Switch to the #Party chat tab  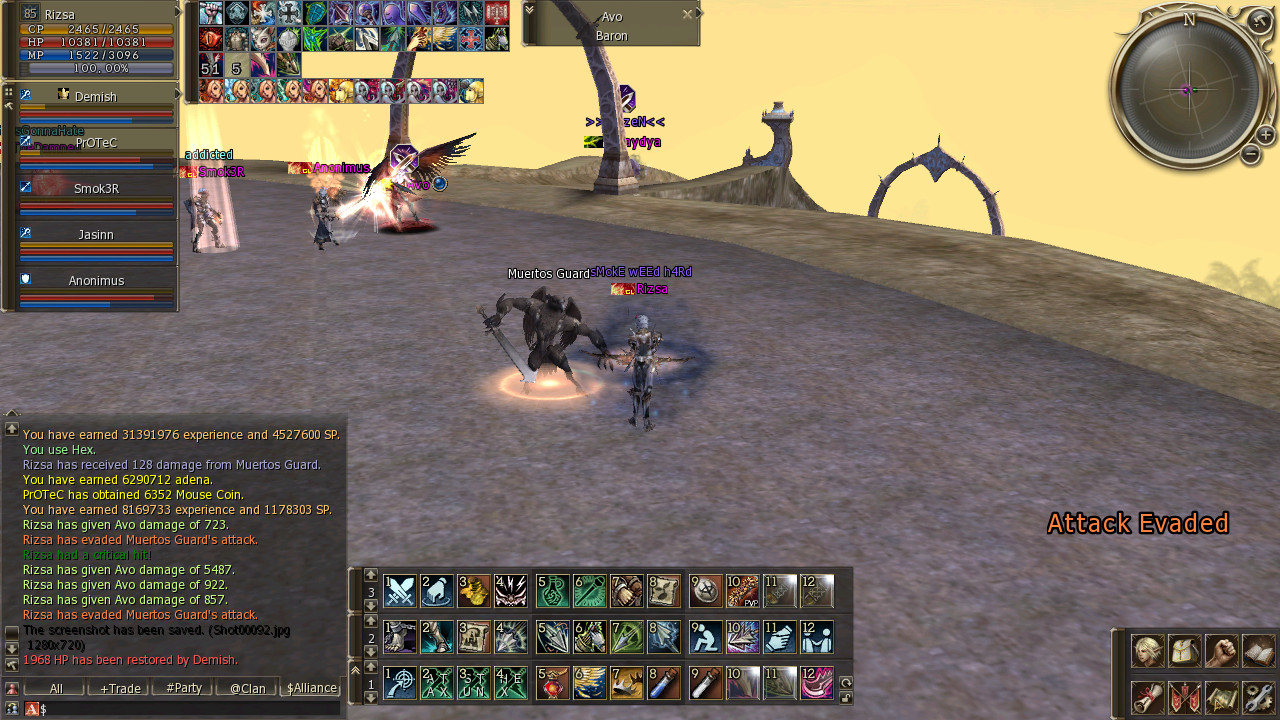[x=183, y=688]
